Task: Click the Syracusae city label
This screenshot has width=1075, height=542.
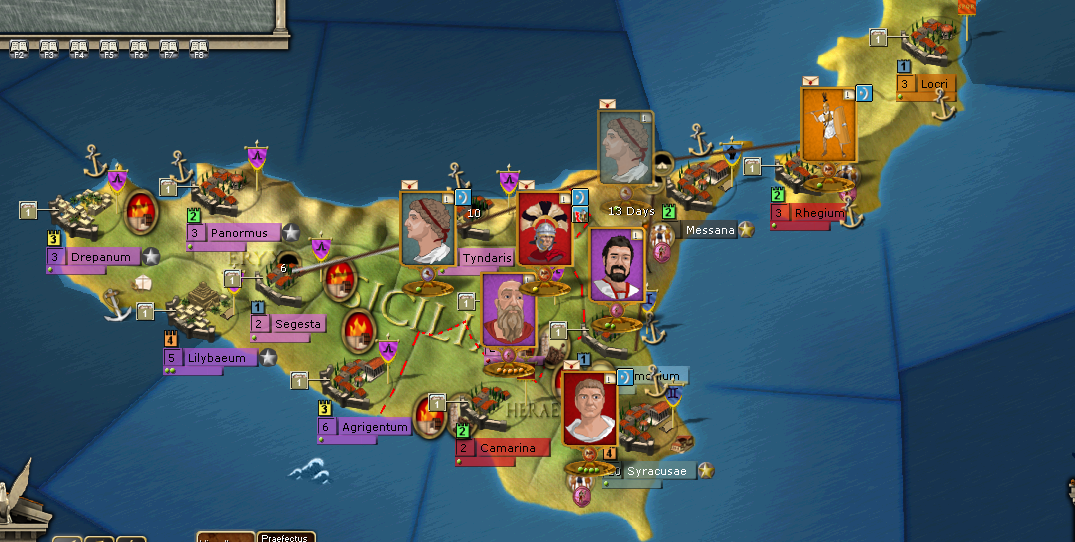Action: 655,471
